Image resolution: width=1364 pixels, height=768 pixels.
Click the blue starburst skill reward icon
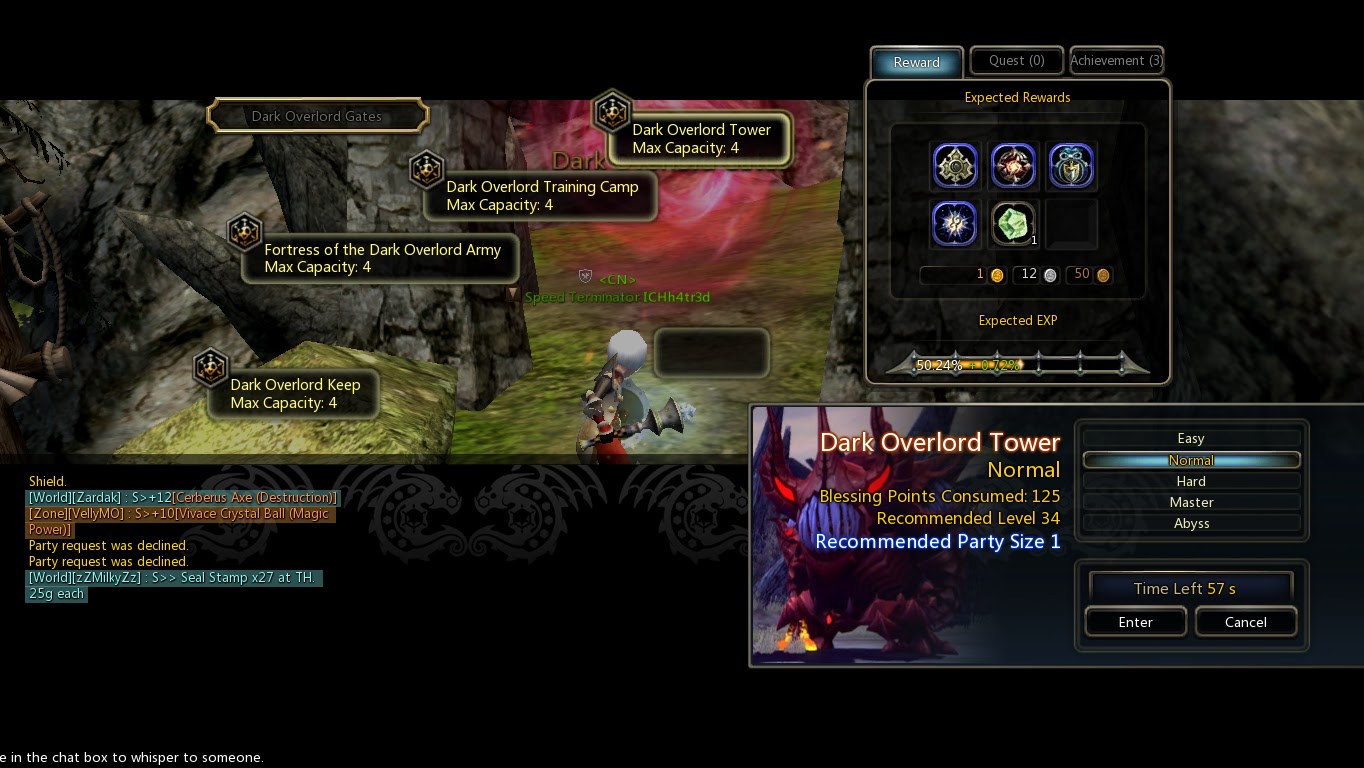(x=955, y=223)
